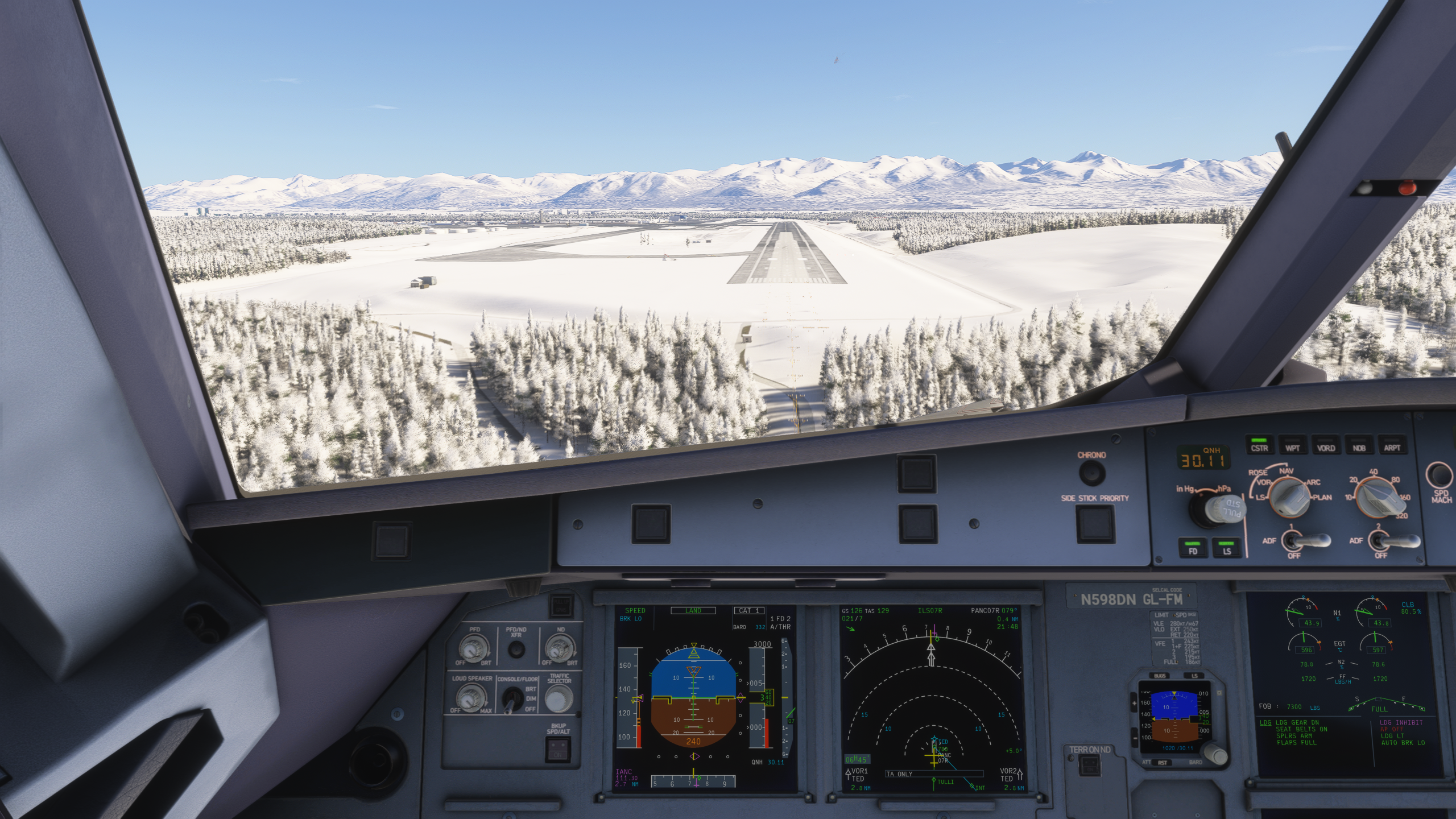
Task: Click the CHRONO button
Action: (x=1091, y=473)
